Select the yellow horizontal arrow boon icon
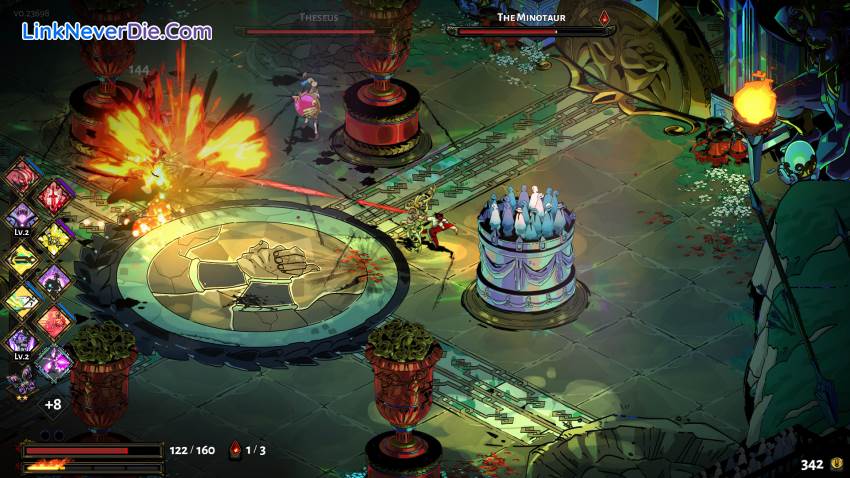Image resolution: width=850 pixels, height=478 pixels. pos(22,257)
